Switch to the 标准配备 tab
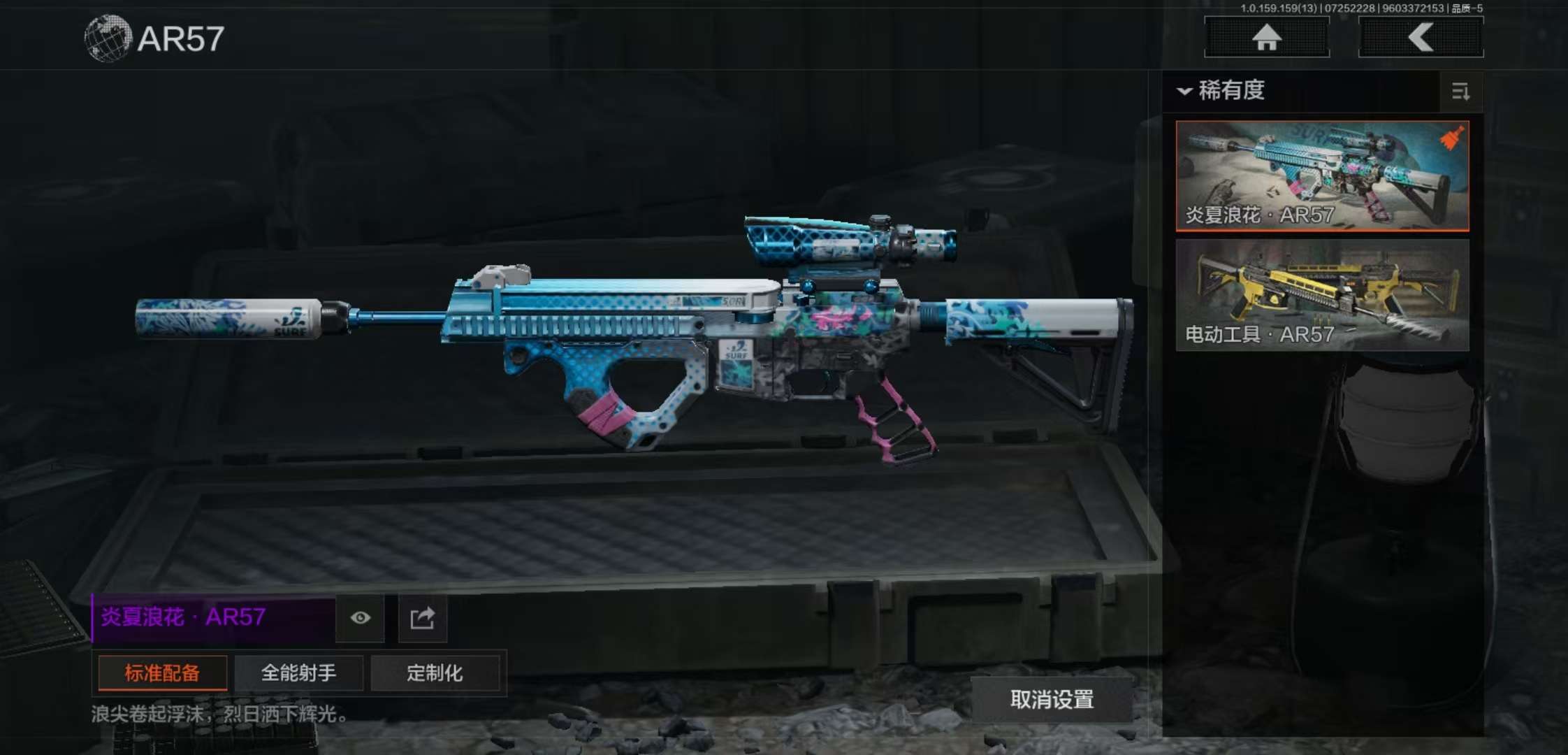 pyautogui.click(x=162, y=673)
